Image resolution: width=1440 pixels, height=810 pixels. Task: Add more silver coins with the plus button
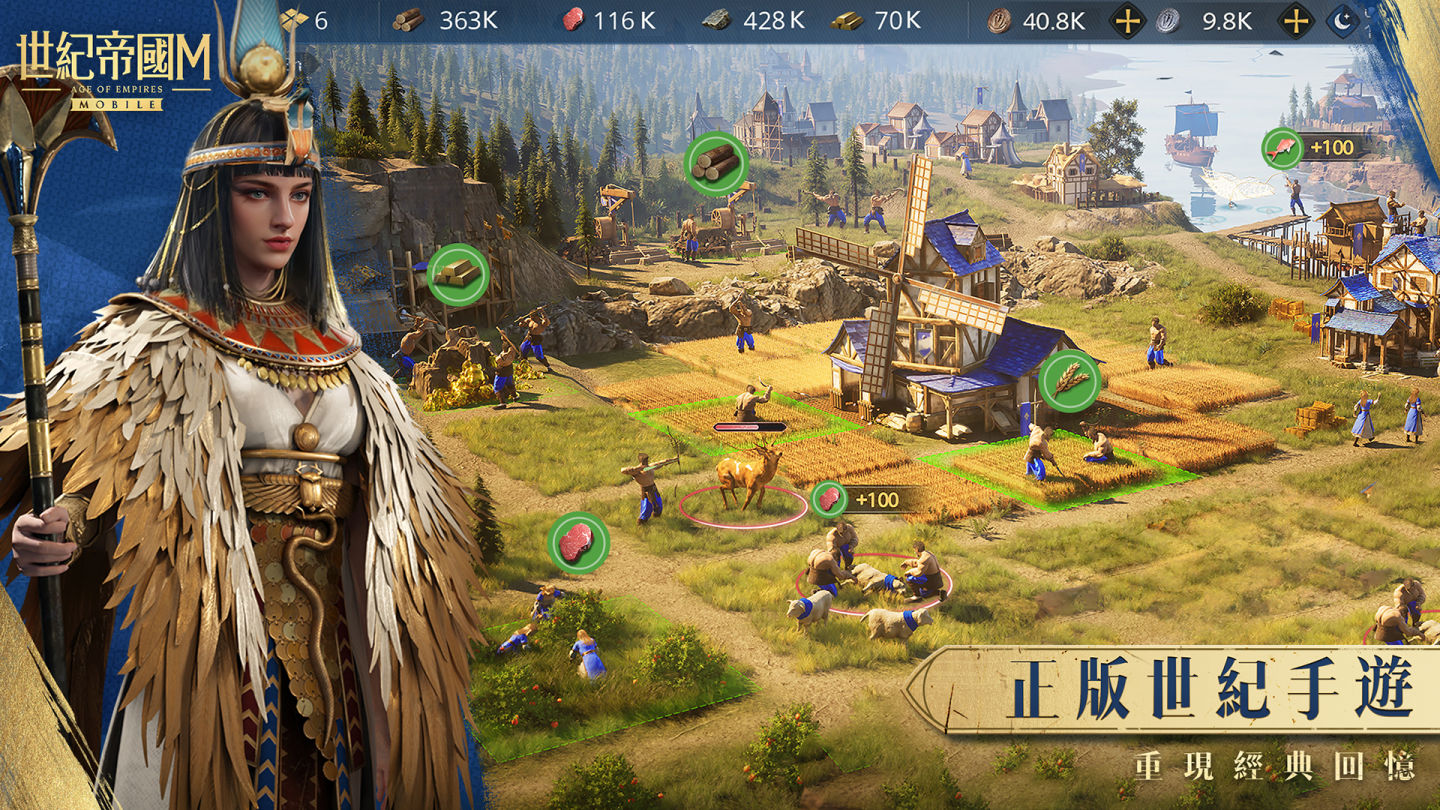coord(1296,21)
